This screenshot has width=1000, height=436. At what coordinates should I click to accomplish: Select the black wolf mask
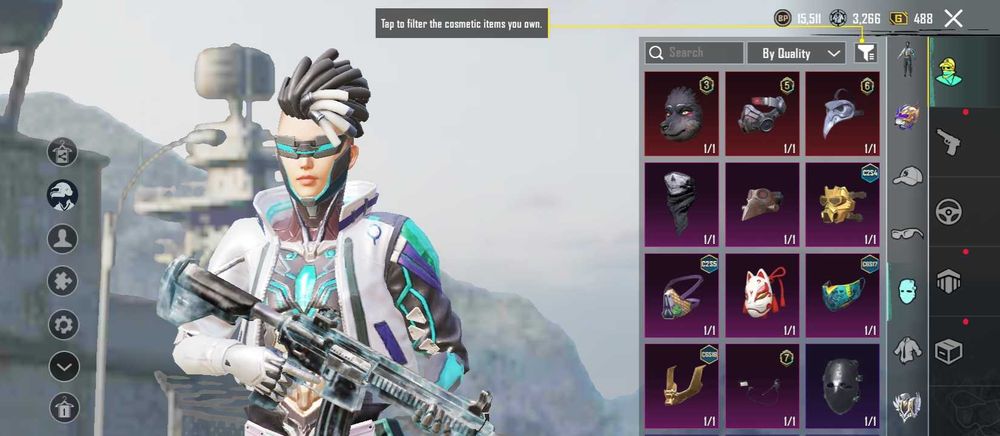(681, 113)
